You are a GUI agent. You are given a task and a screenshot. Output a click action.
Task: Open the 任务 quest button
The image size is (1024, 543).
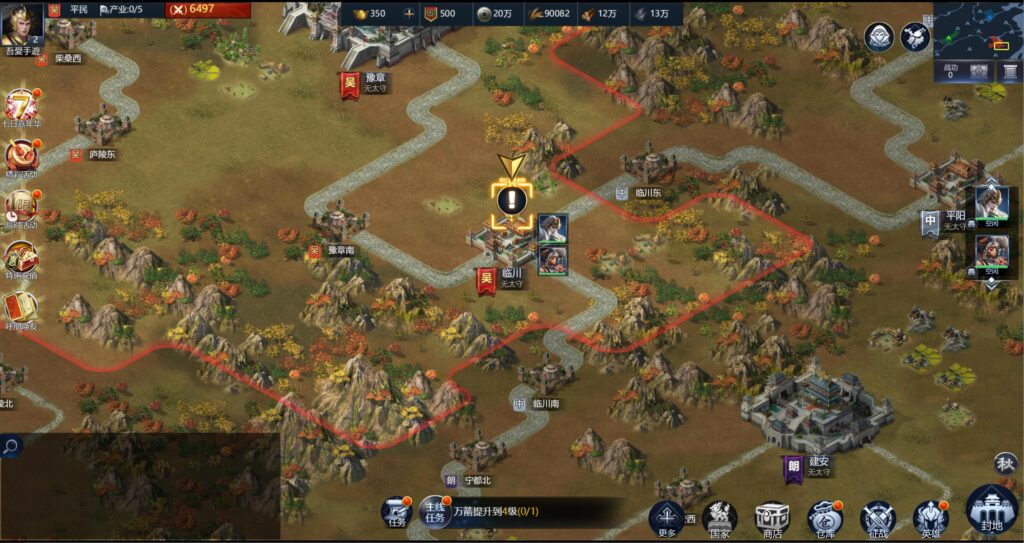click(x=397, y=513)
